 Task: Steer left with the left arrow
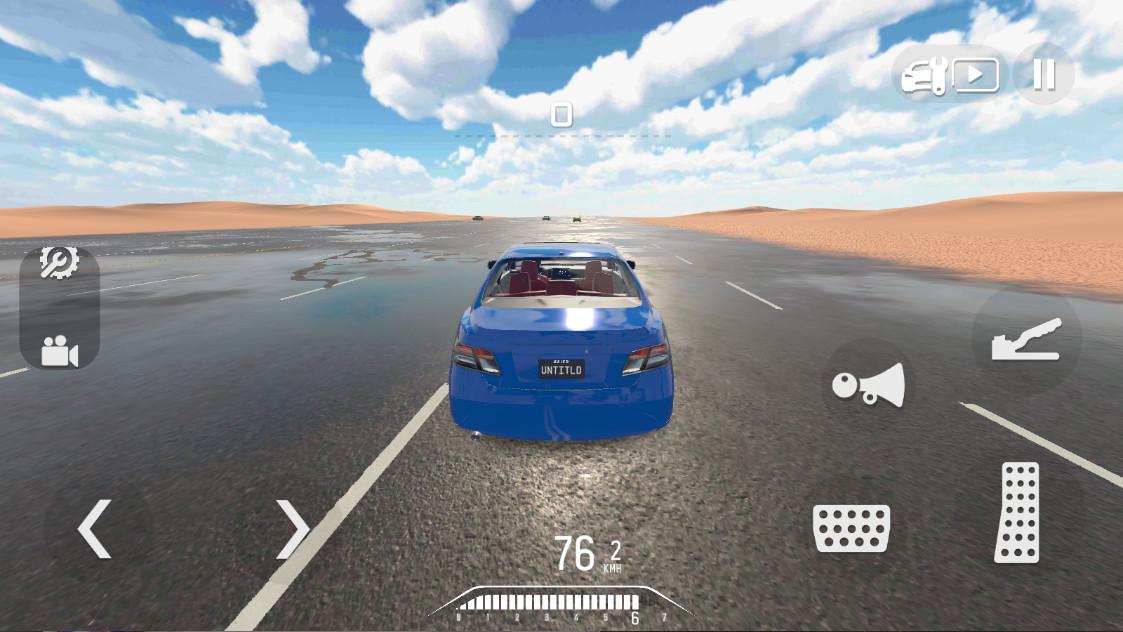tap(95, 529)
